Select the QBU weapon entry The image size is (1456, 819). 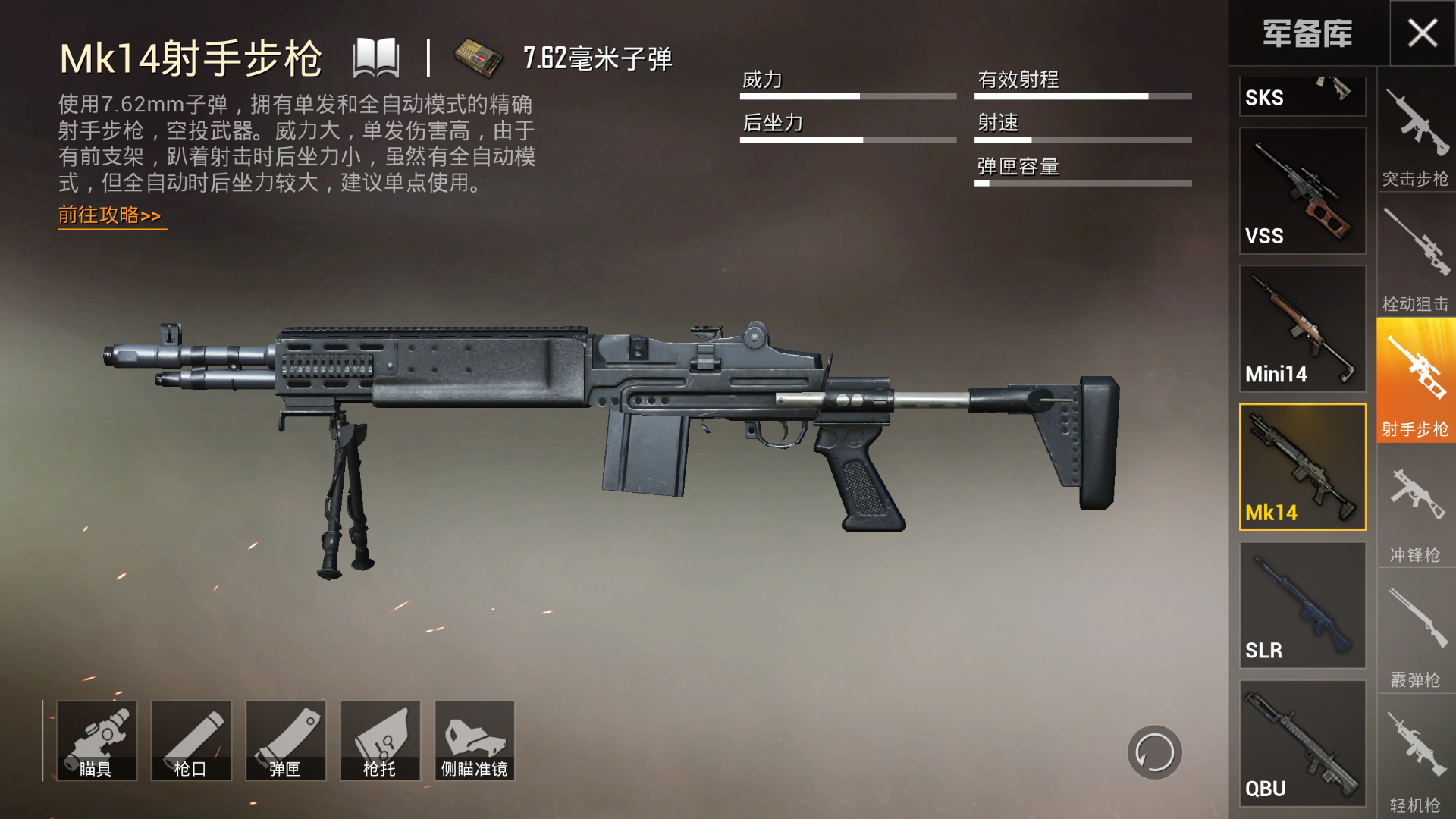coord(1302,743)
